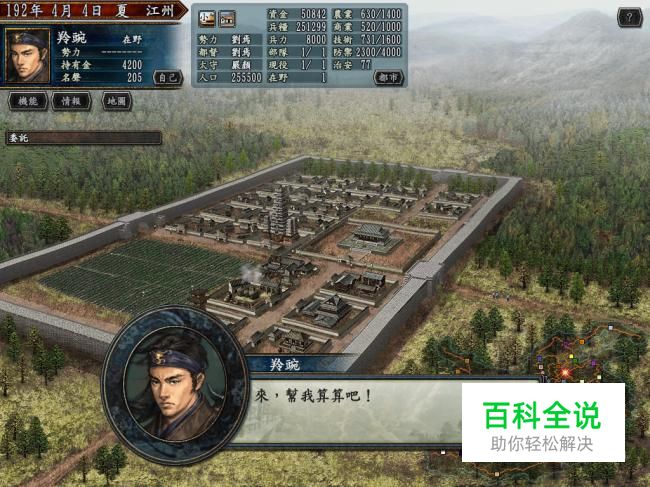Click the 委託 (delegate) bar

tap(82, 138)
